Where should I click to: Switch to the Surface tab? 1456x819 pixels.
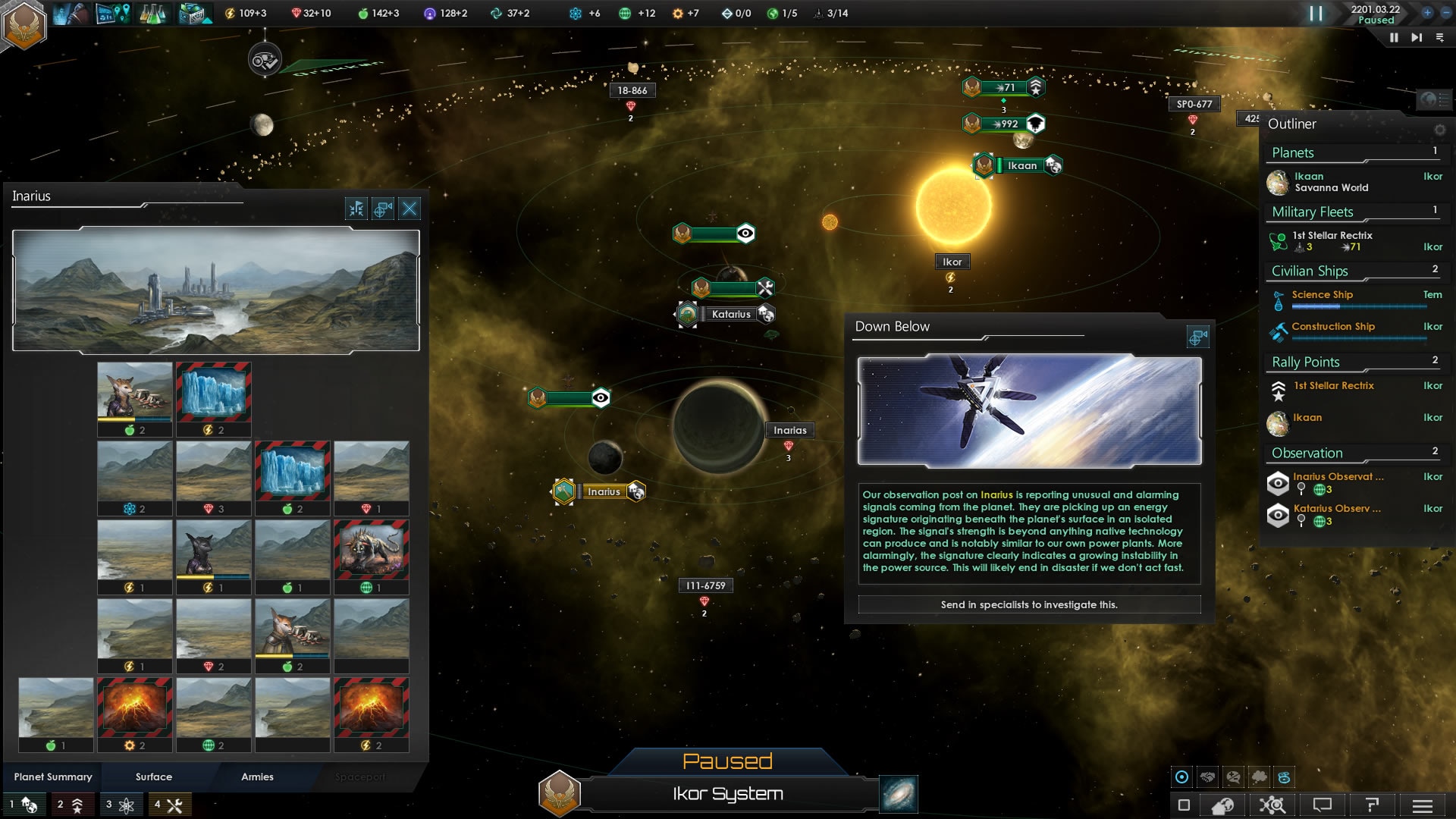(x=154, y=777)
